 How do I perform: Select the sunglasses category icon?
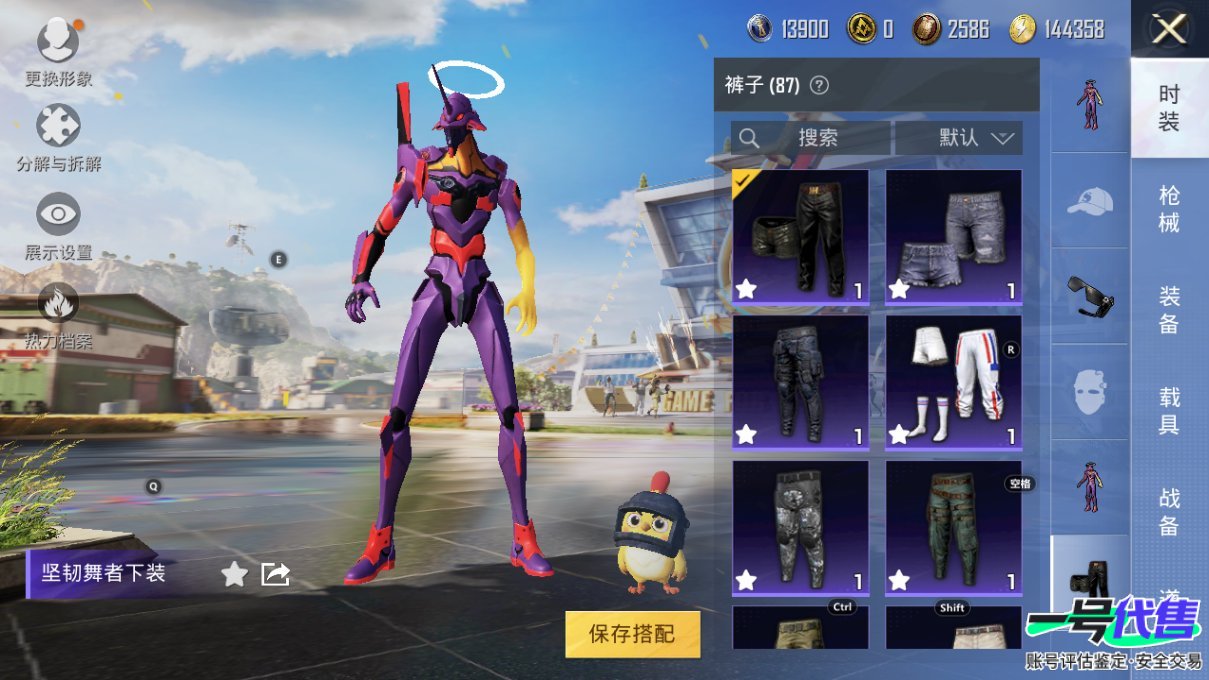pyautogui.click(x=1089, y=296)
